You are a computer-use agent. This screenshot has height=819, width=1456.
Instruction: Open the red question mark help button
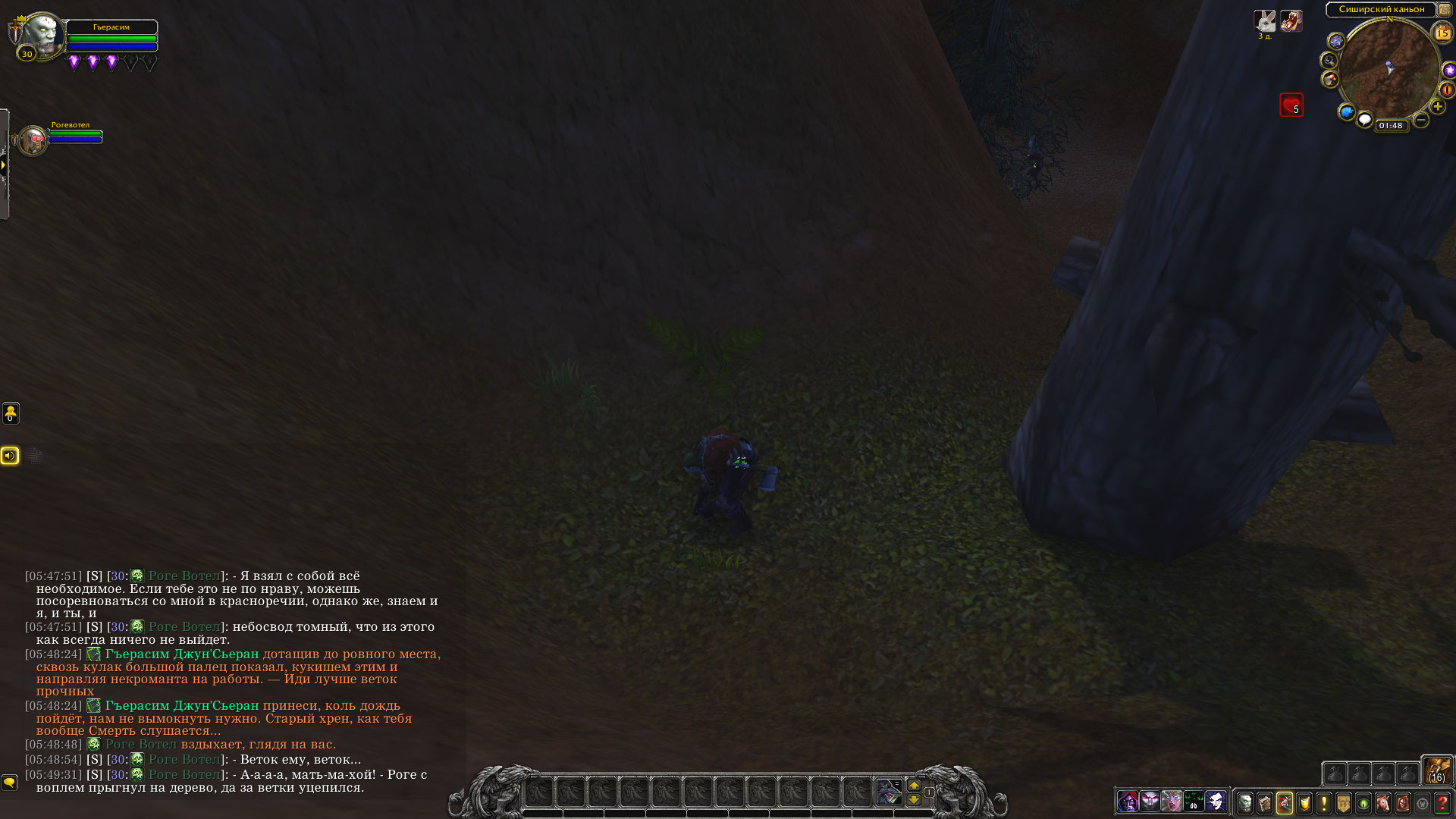click(x=1442, y=802)
